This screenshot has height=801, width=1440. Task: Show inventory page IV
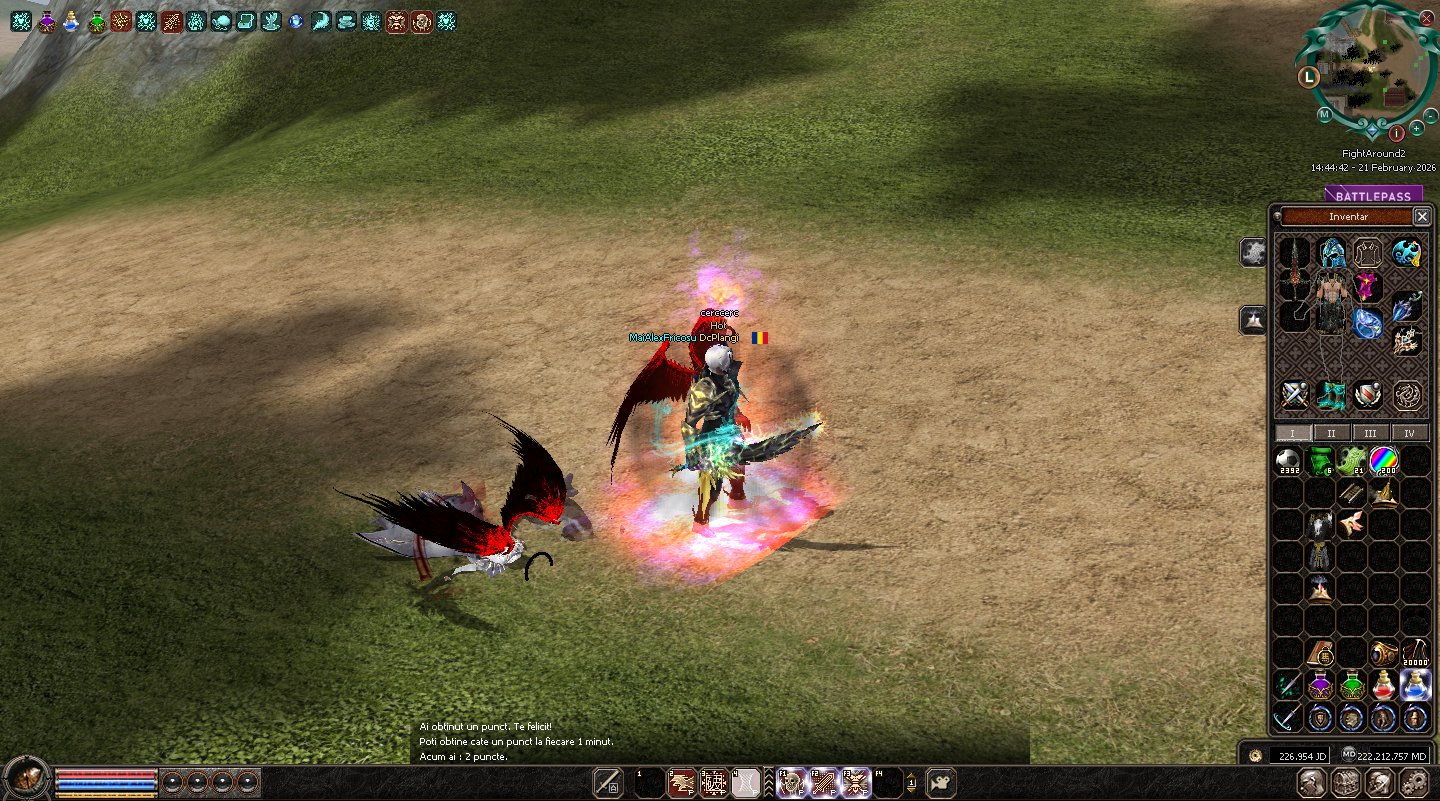tap(1410, 433)
